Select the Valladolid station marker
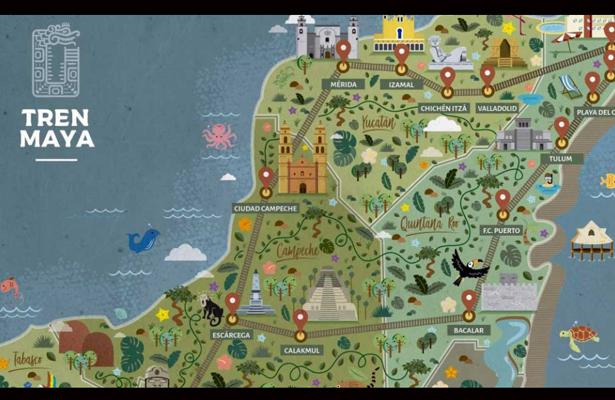The height and width of the screenshot is (400, 615). [487, 74]
